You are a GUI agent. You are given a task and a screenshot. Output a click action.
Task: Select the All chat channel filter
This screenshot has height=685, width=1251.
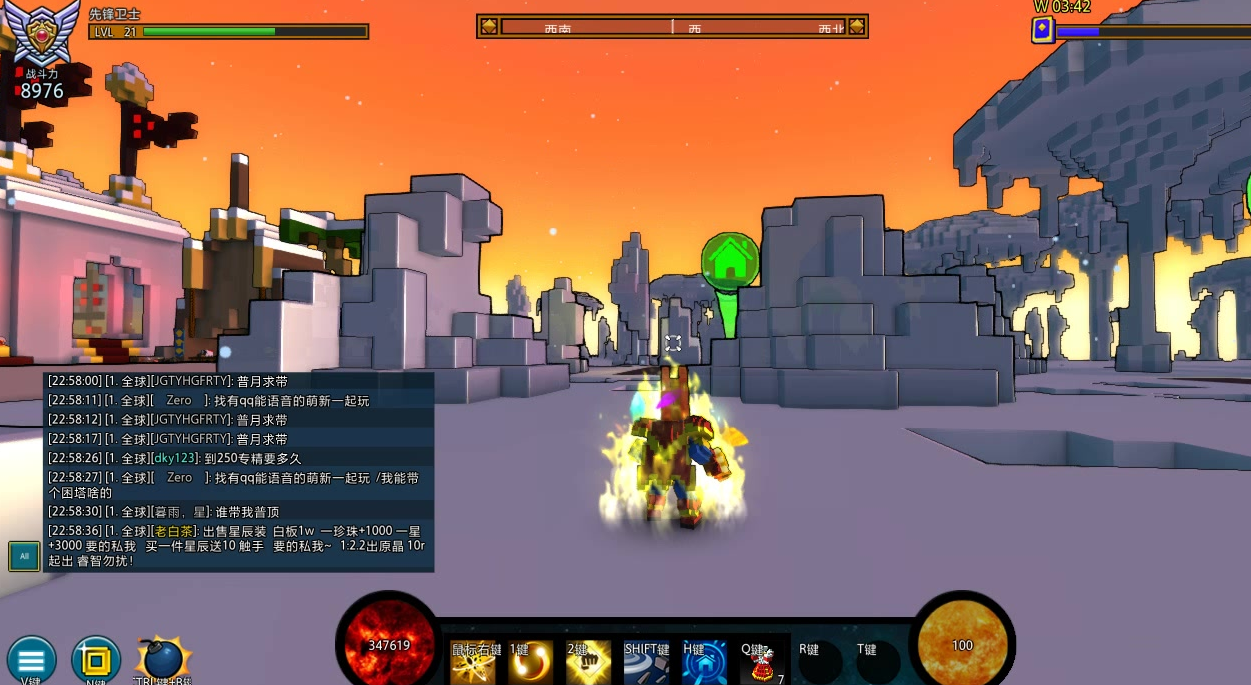coord(24,556)
